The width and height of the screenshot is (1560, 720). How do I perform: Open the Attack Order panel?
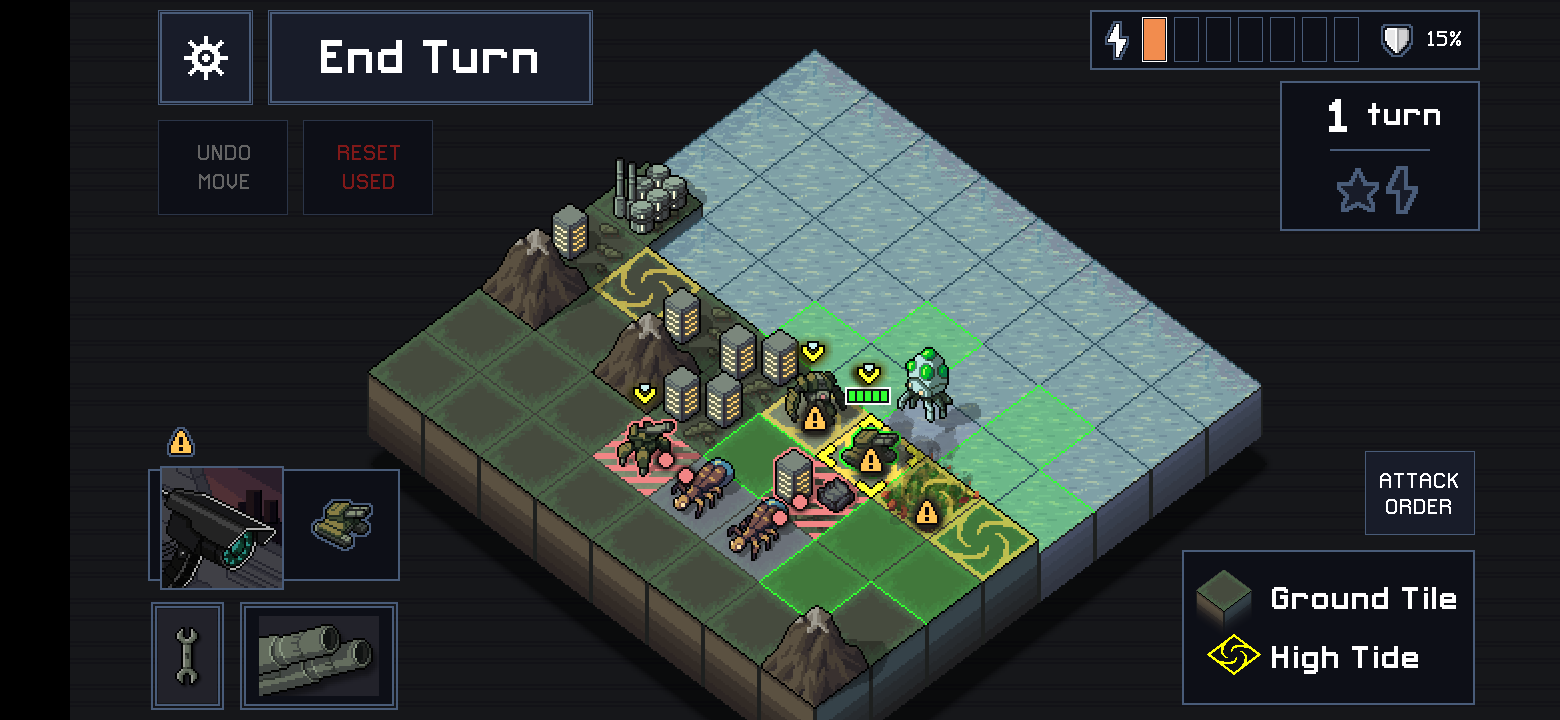[x=1419, y=492]
